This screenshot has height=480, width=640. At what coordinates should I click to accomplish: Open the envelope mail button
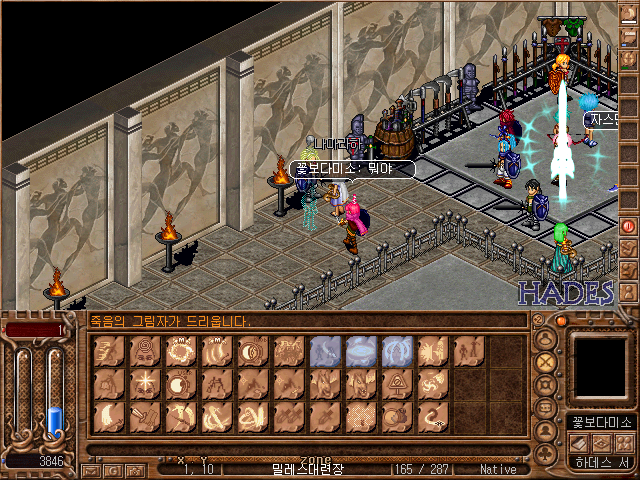(91, 469)
